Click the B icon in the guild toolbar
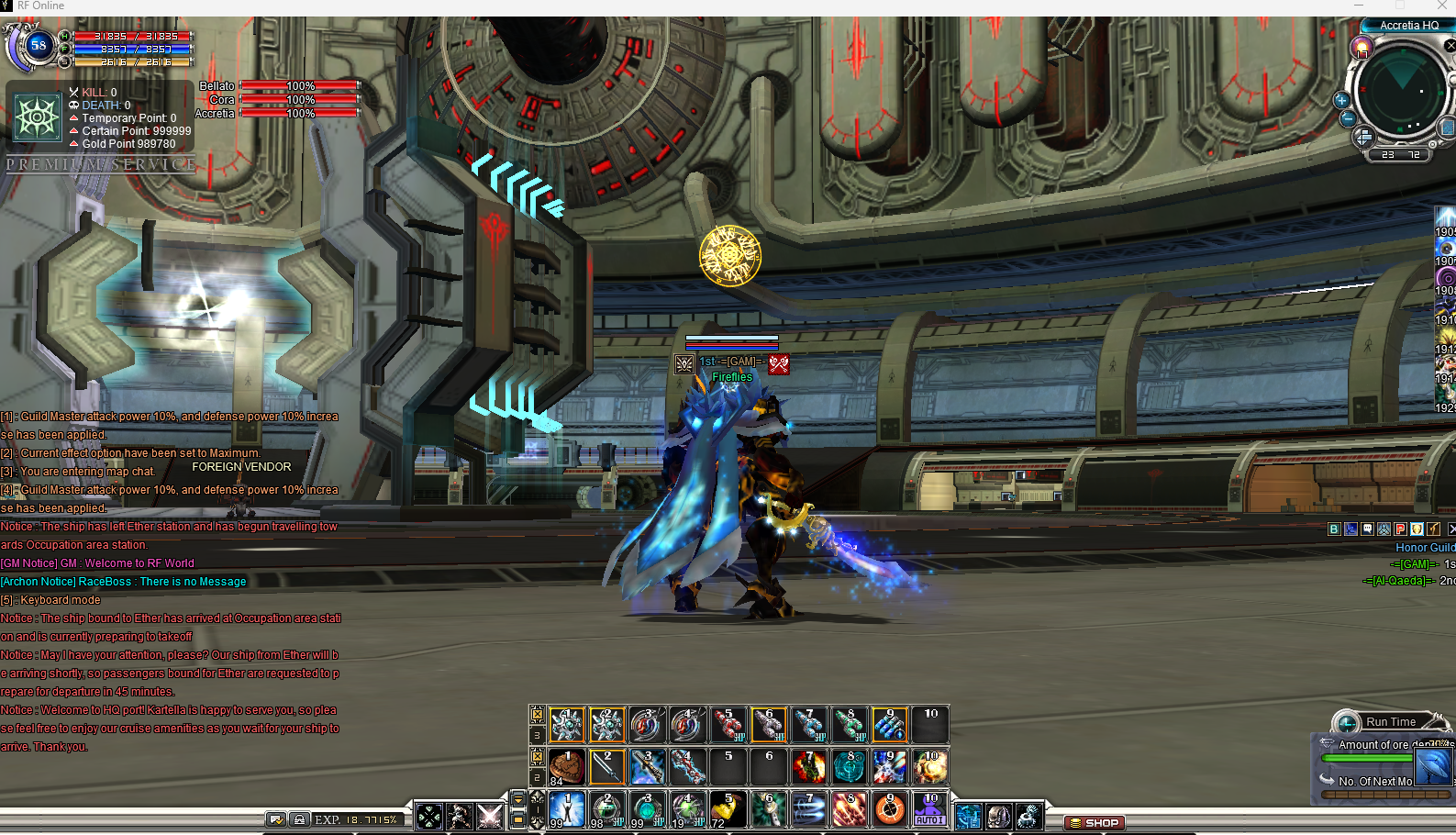The image size is (1456, 835). tap(1334, 529)
